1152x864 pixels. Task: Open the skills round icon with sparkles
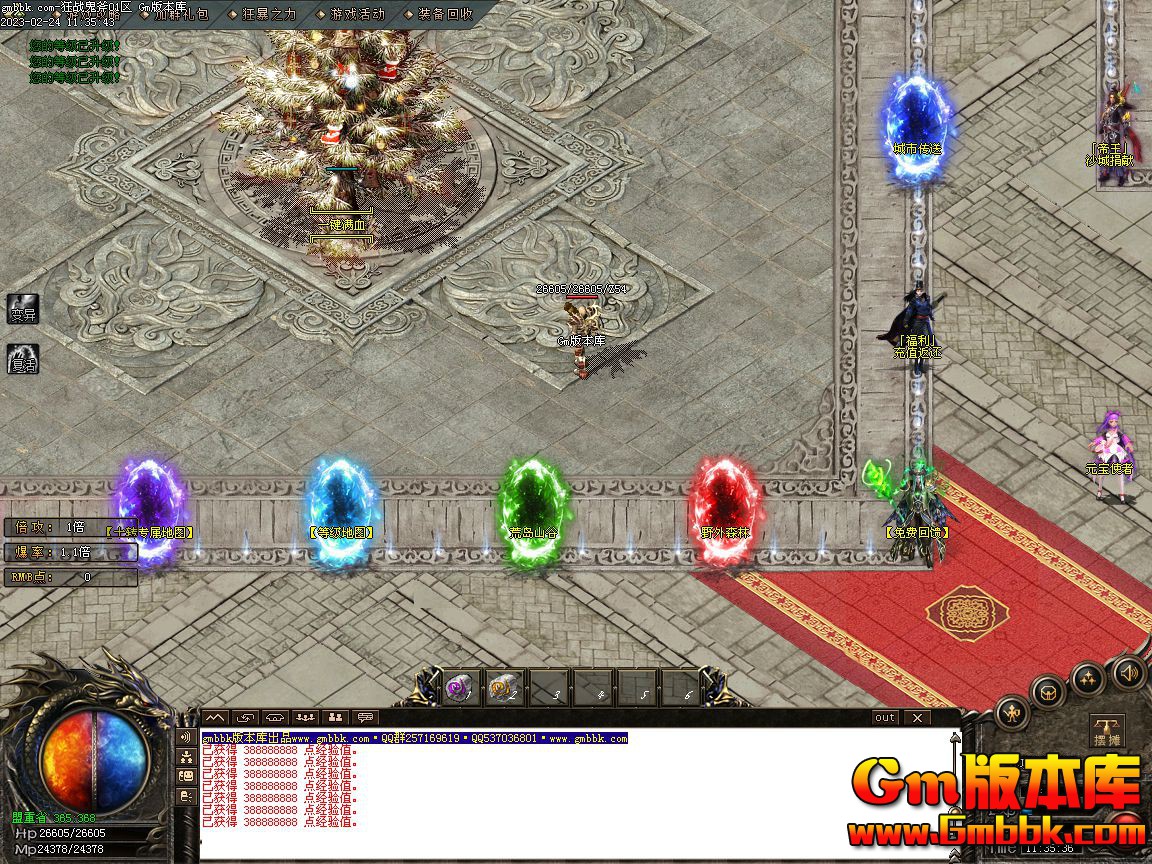pyautogui.click(x=1088, y=678)
